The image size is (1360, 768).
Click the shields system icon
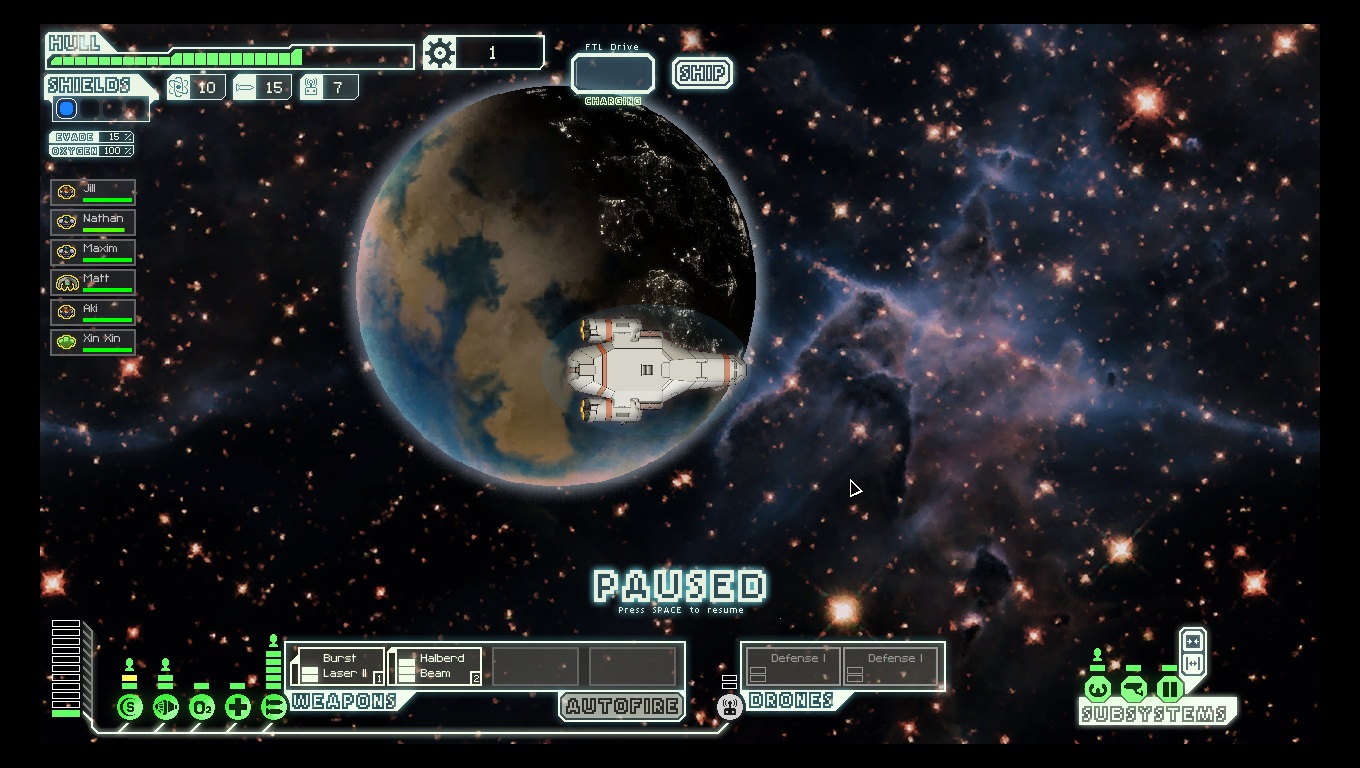click(130, 707)
